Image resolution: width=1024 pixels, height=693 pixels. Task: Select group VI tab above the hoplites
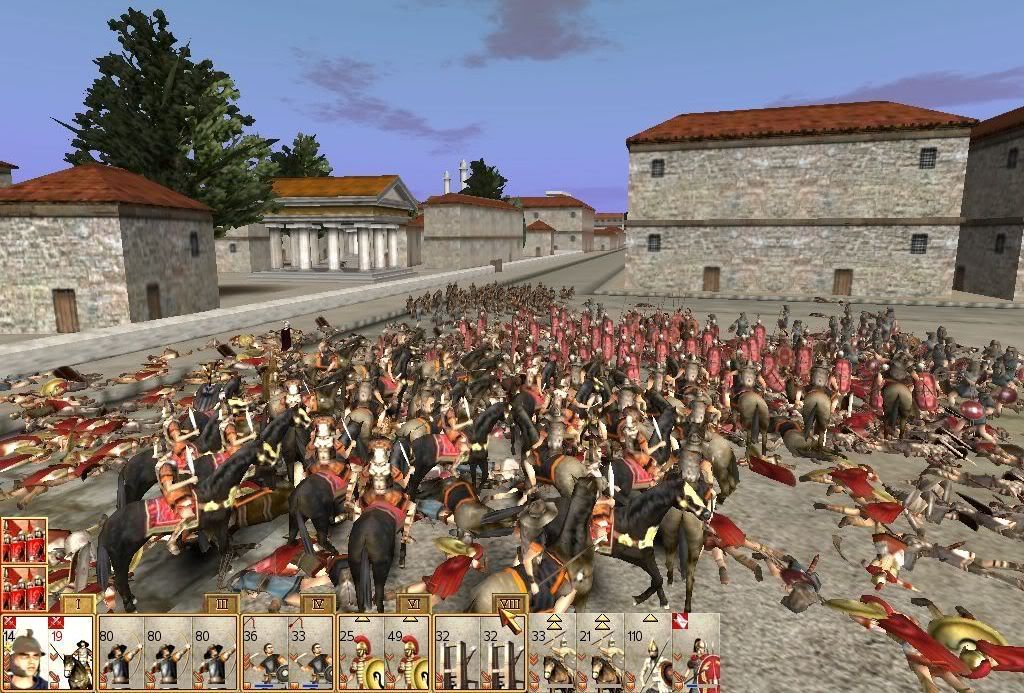pyautogui.click(x=414, y=604)
